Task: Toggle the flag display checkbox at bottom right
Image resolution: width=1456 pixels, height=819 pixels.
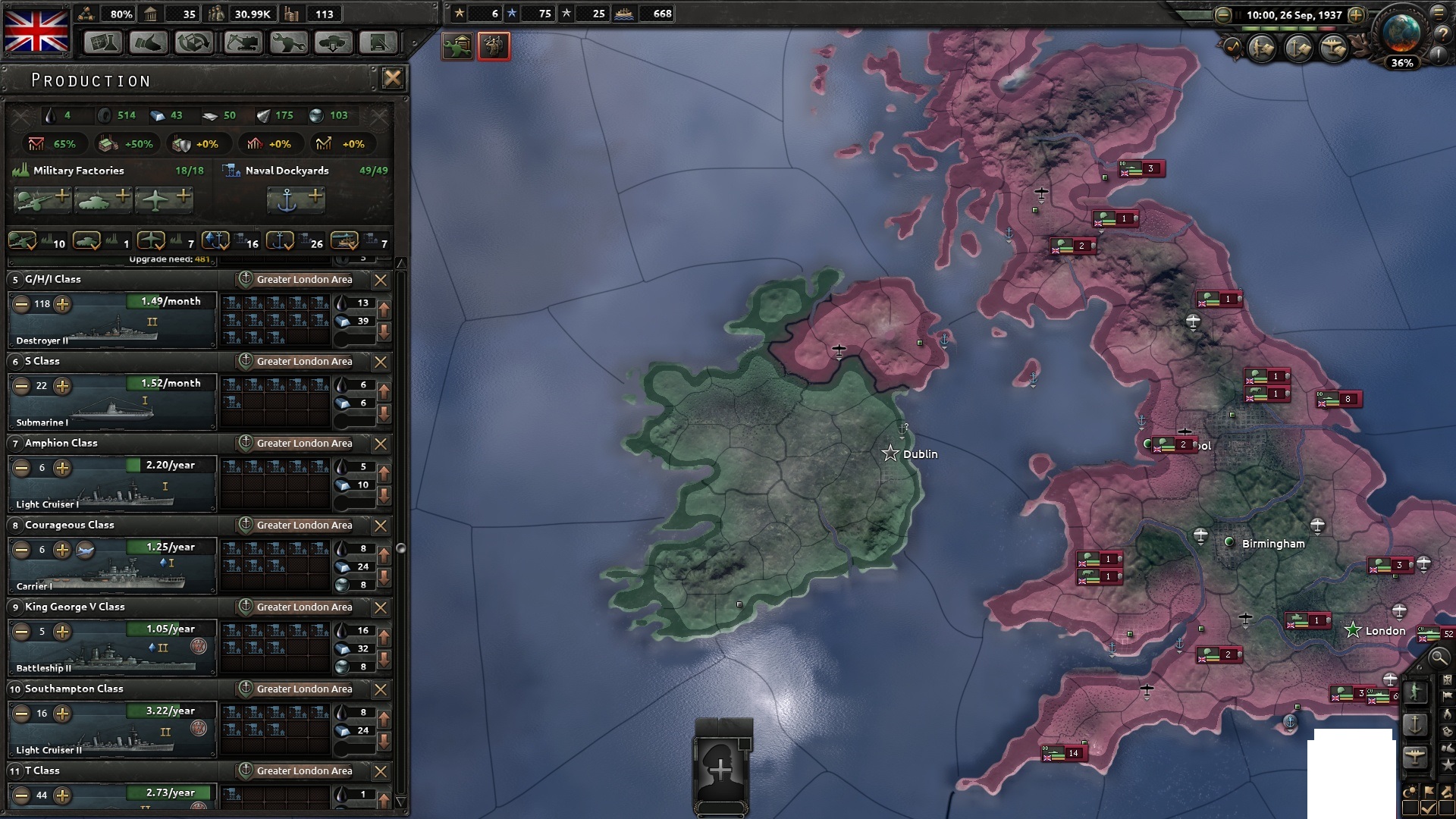Action: tap(1428, 806)
